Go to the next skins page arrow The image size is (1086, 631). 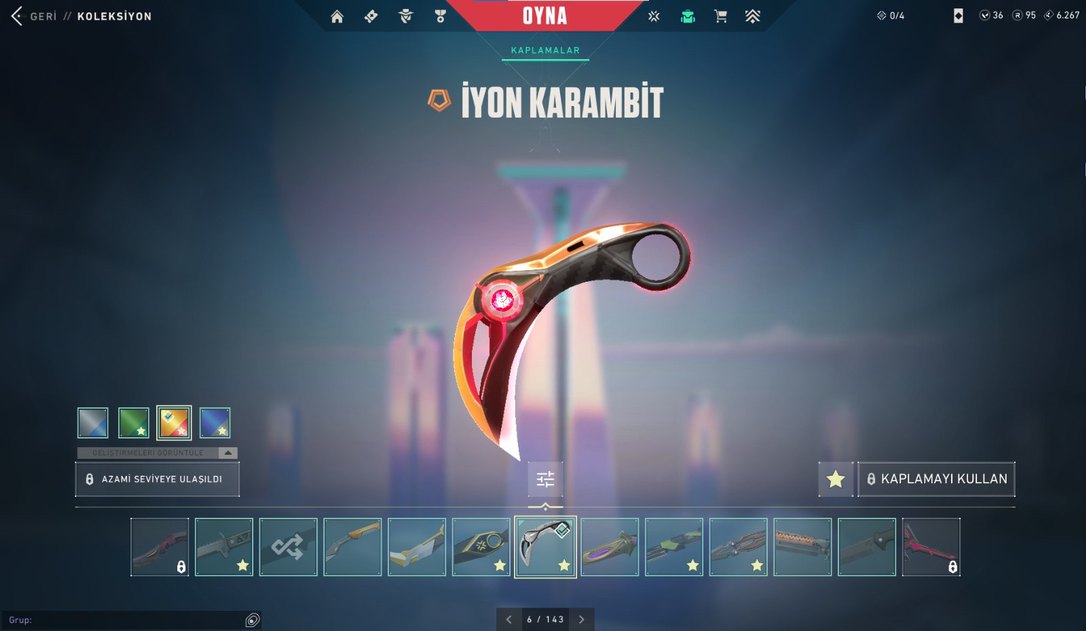pos(581,619)
